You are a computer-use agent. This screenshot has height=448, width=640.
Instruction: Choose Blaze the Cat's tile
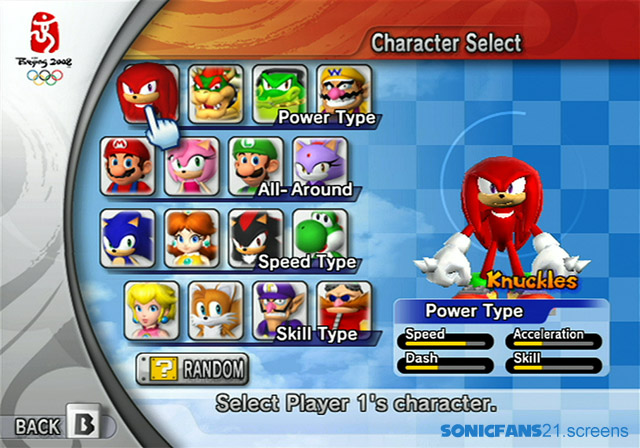321,161
